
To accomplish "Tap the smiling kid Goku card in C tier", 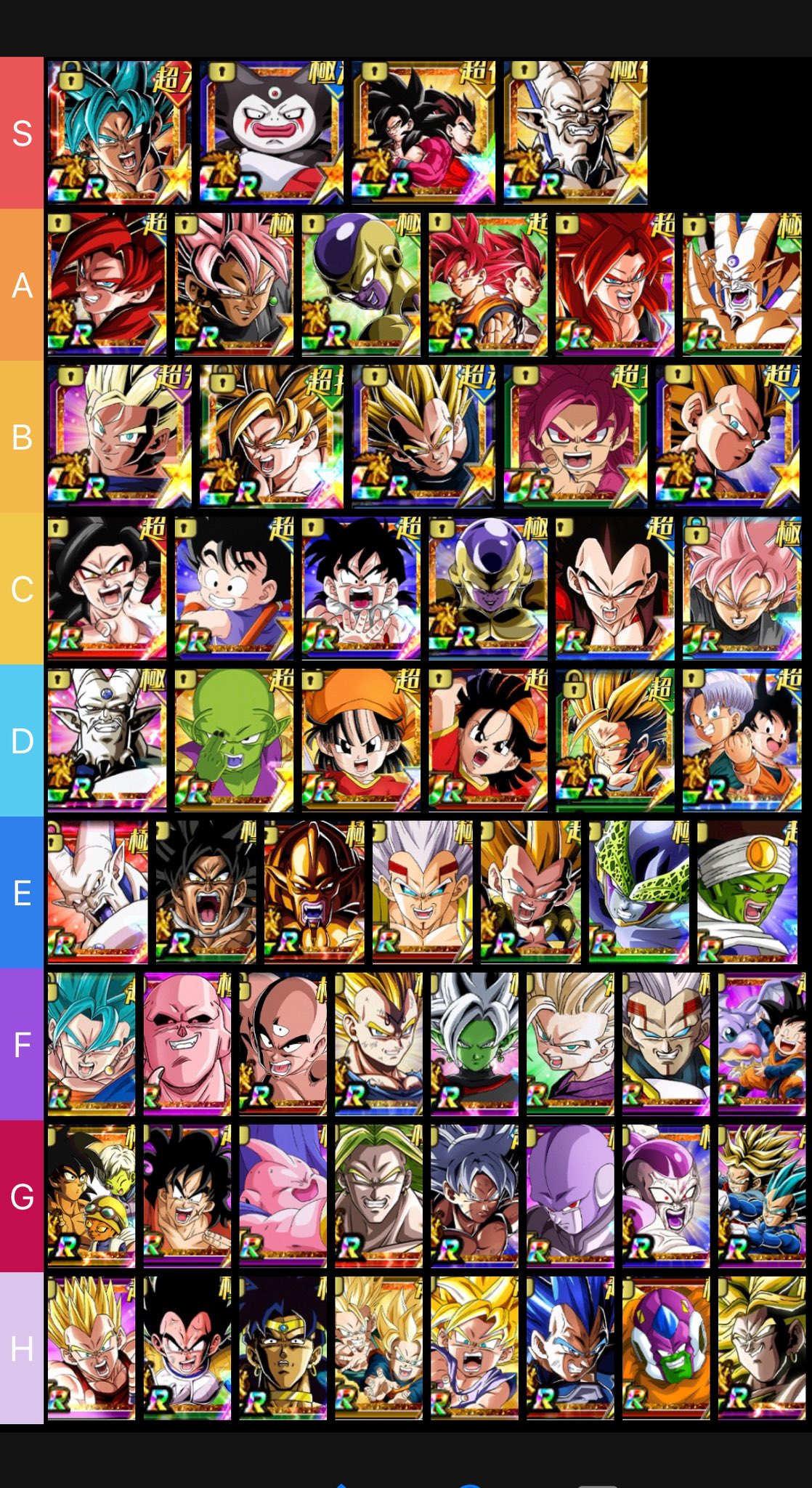I will pos(234,589).
